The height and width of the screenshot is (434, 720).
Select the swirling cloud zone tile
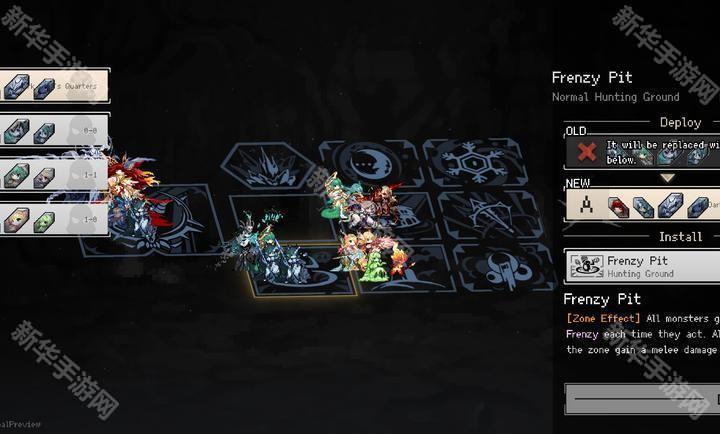click(x=492, y=265)
